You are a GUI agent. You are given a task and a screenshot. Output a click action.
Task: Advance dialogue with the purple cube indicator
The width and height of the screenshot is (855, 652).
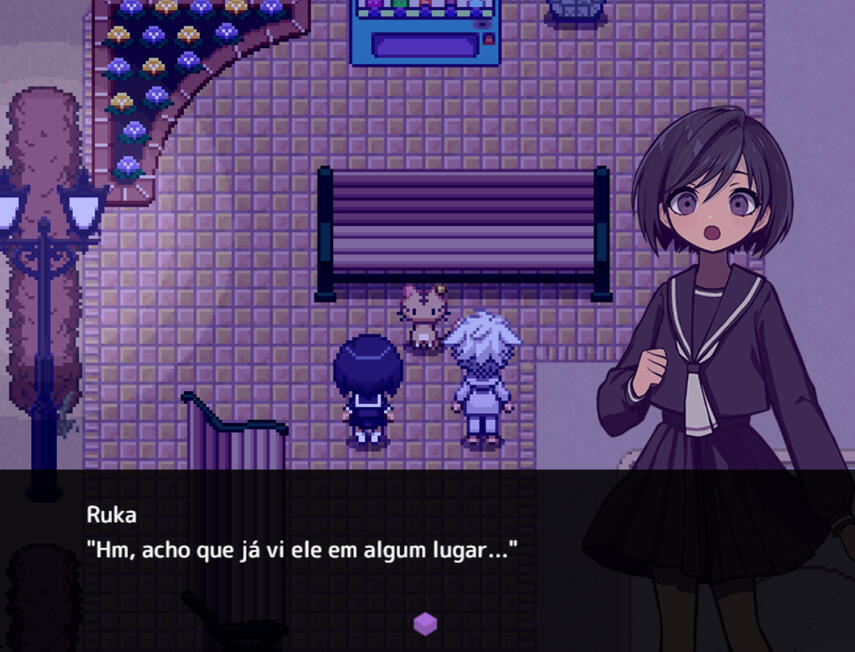[425, 624]
